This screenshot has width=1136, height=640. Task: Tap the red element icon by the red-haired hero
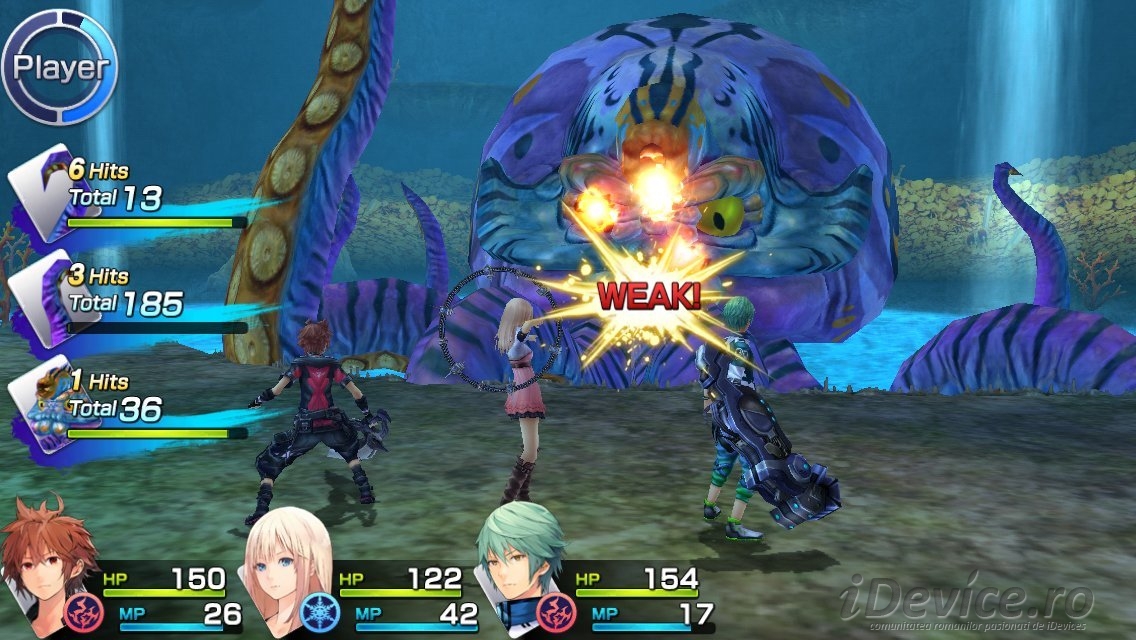81,611
